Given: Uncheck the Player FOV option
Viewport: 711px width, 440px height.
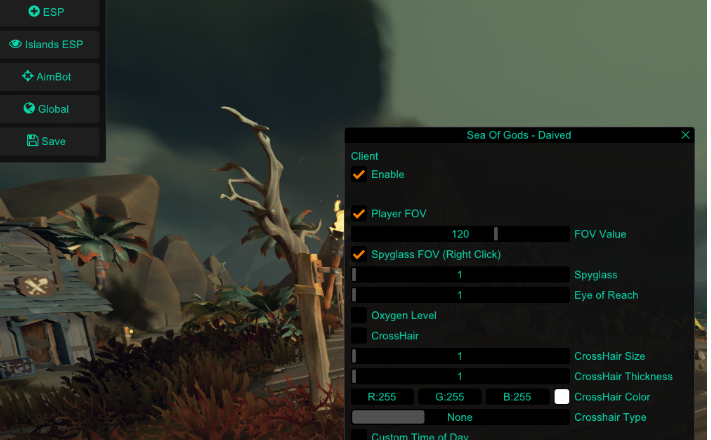Looking at the screenshot, I should tap(359, 213).
